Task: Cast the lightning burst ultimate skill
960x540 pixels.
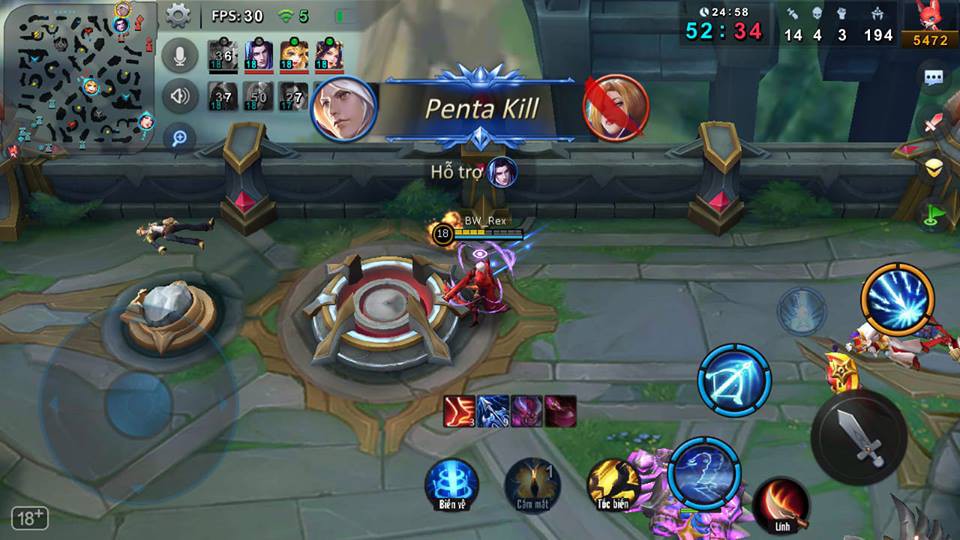Action: (x=898, y=300)
